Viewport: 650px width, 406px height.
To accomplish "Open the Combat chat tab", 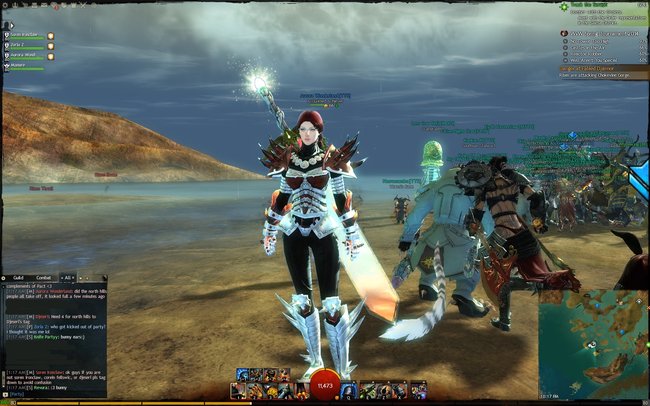I will point(44,277).
